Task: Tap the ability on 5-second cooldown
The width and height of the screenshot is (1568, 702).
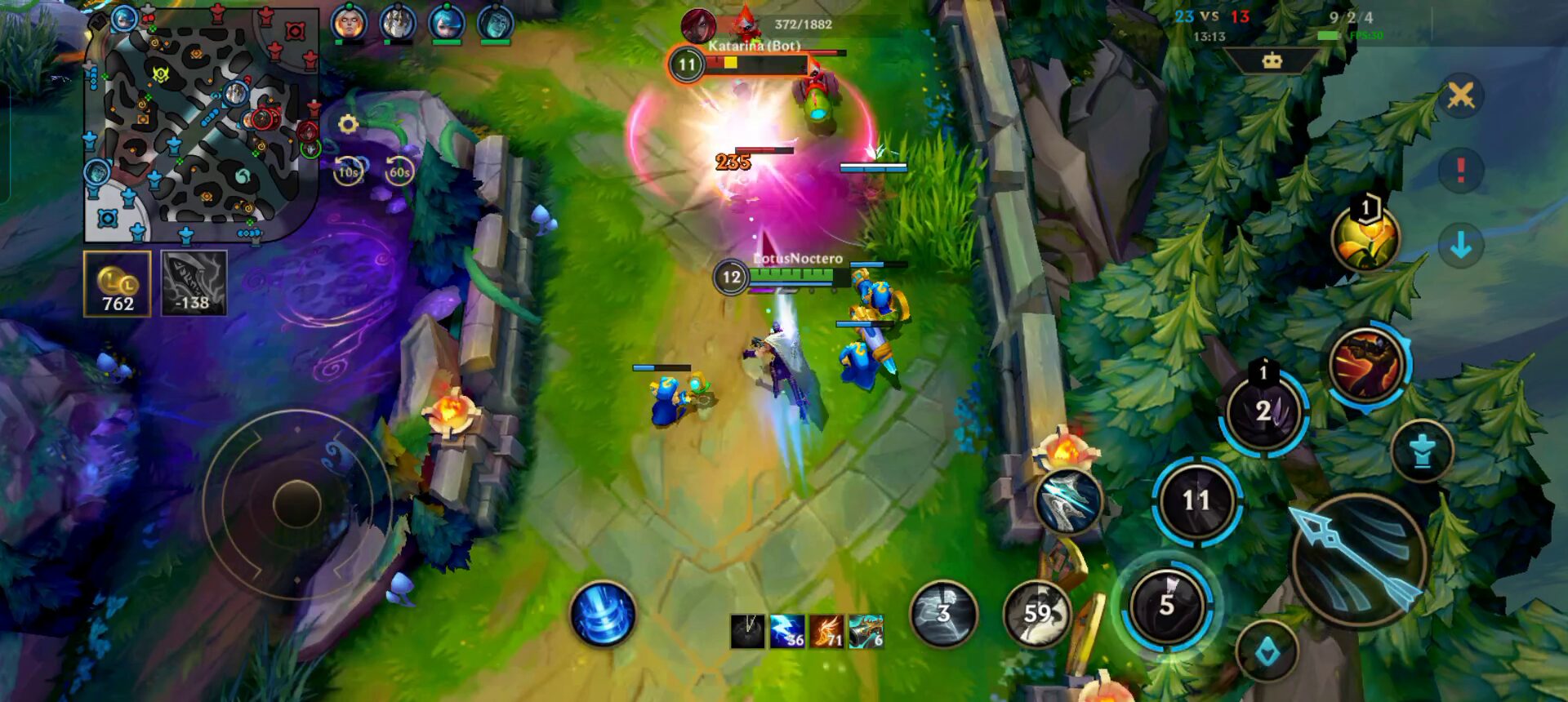Action: click(1167, 605)
